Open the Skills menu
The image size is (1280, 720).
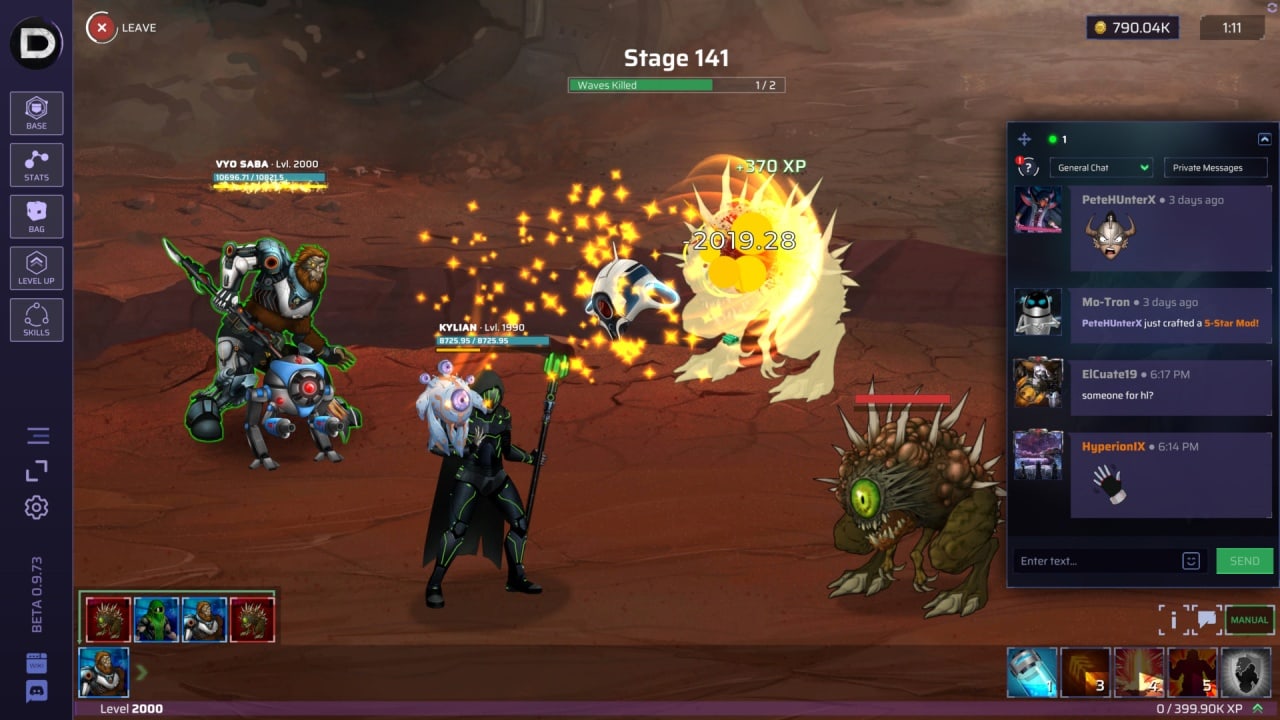click(37, 319)
